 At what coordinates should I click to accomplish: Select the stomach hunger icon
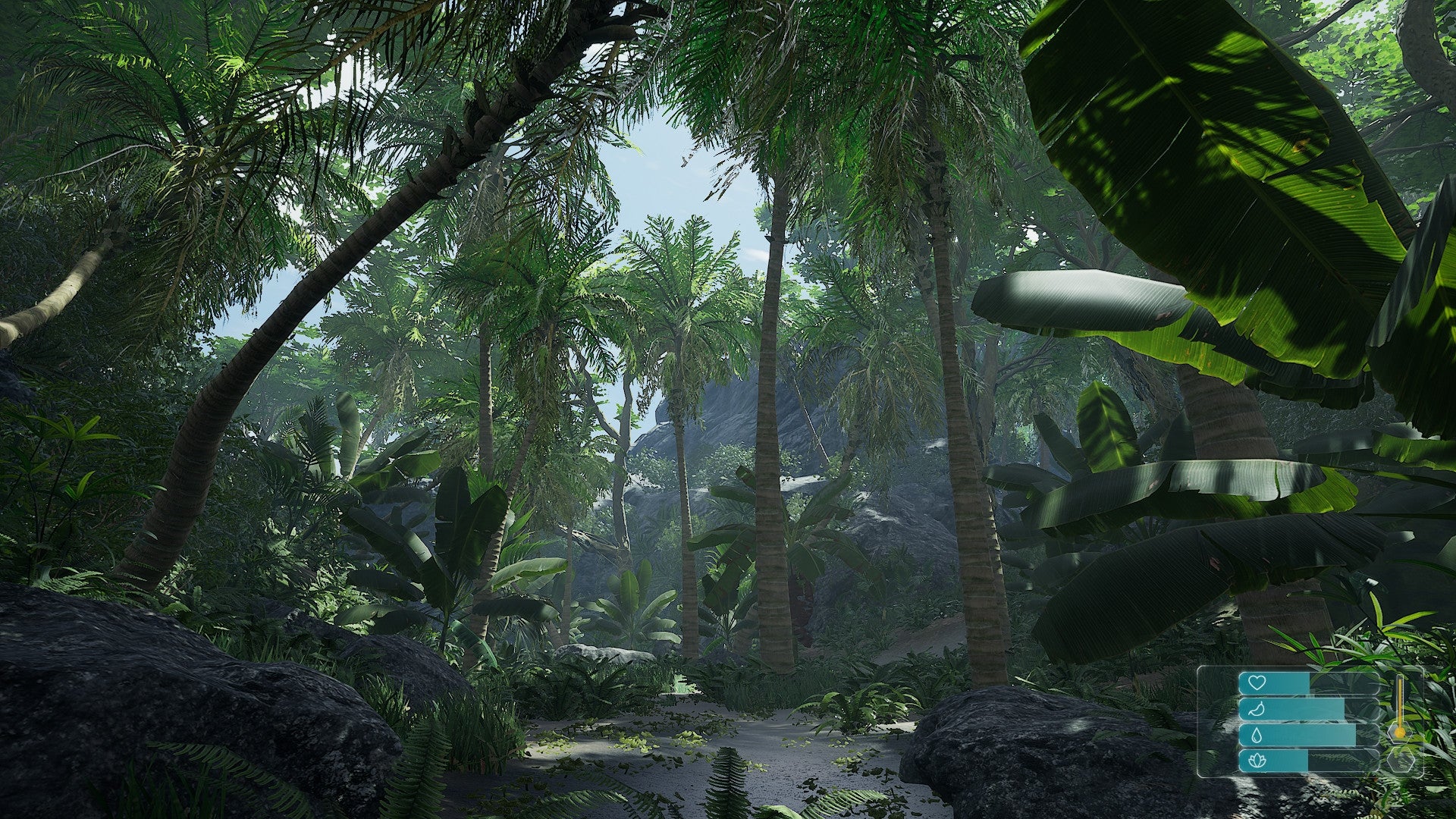coord(1257,709)
